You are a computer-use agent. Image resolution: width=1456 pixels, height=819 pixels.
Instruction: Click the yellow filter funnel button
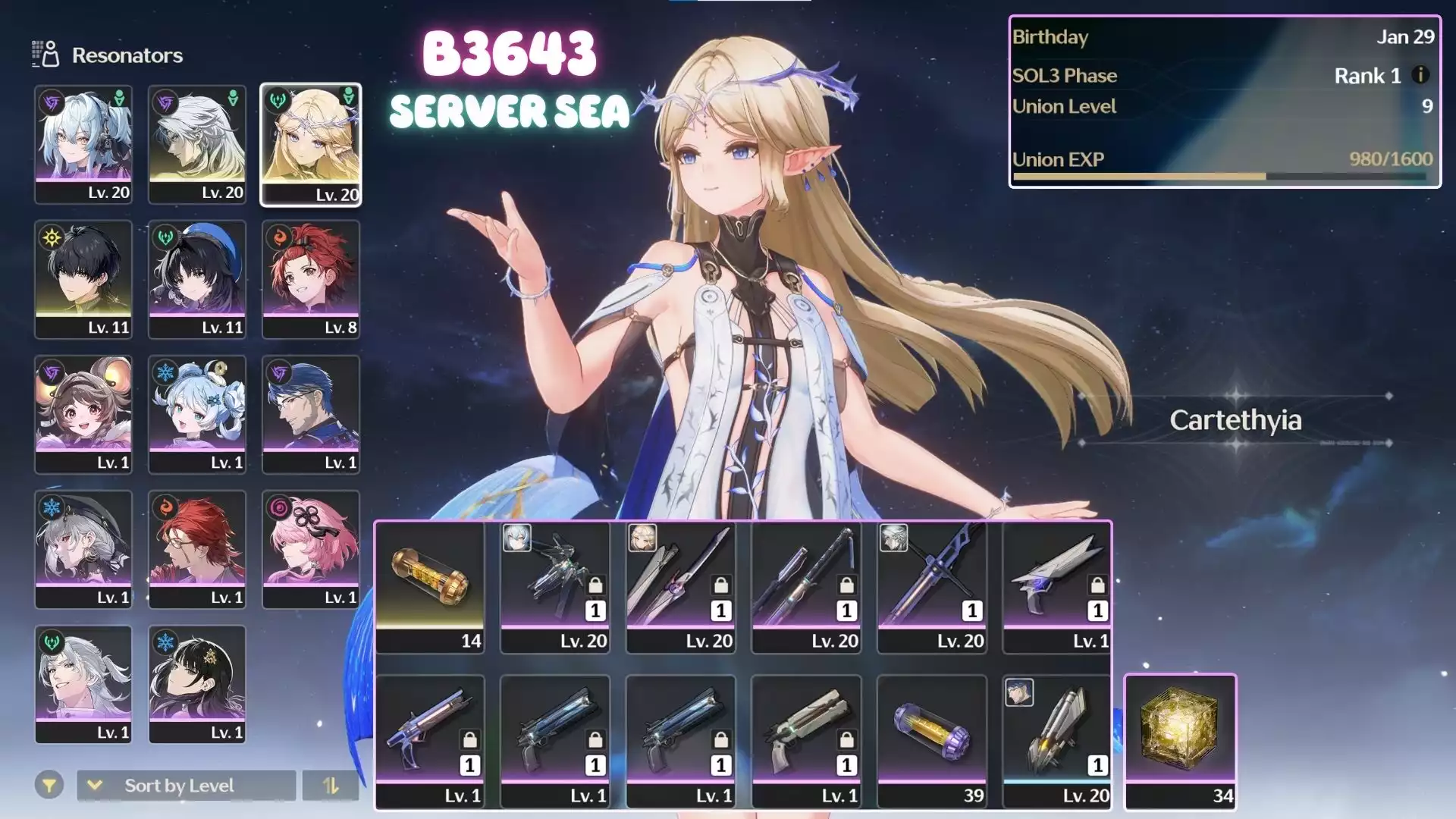point(49,786)
